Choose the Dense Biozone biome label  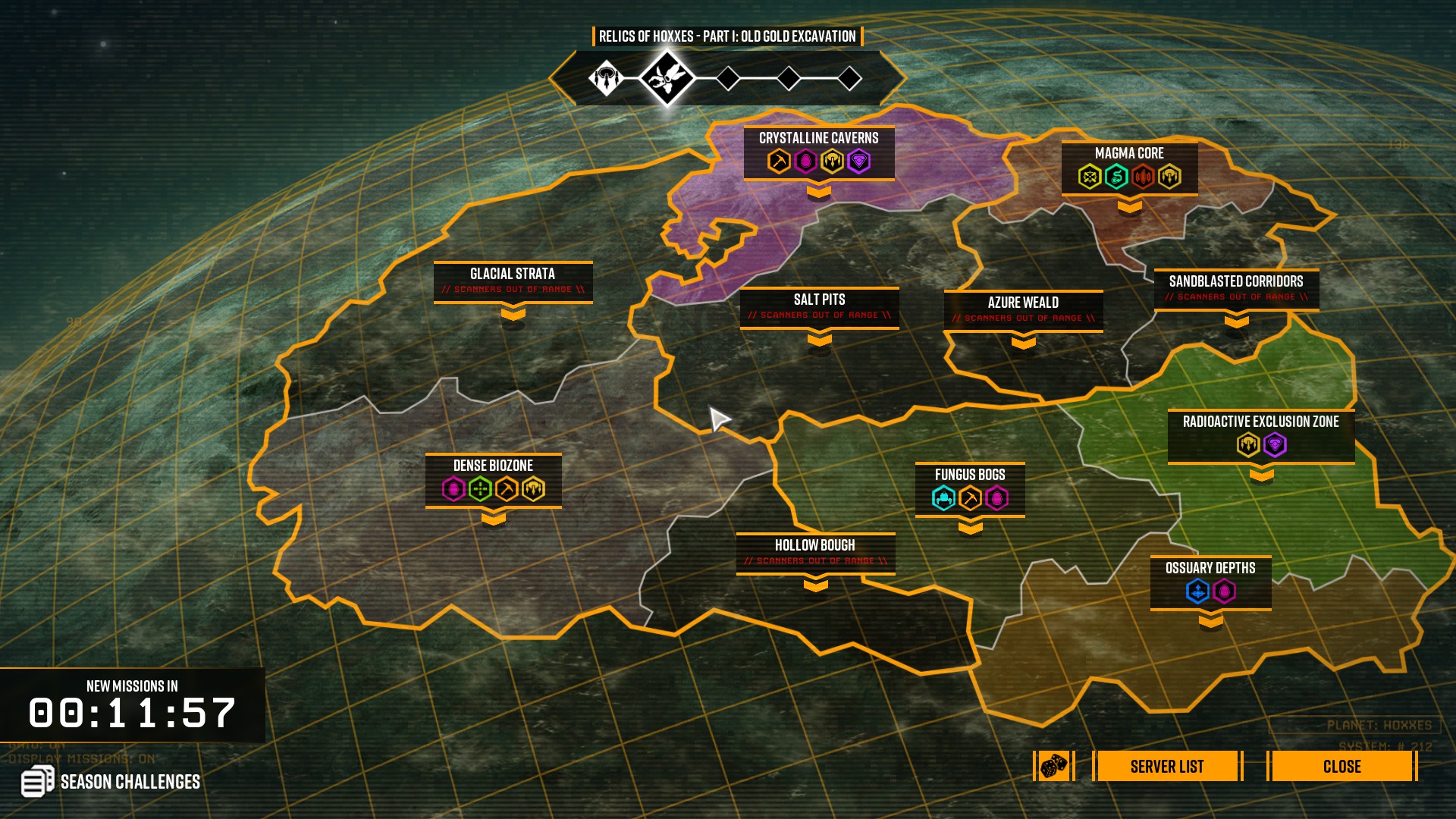pos(493,466)
